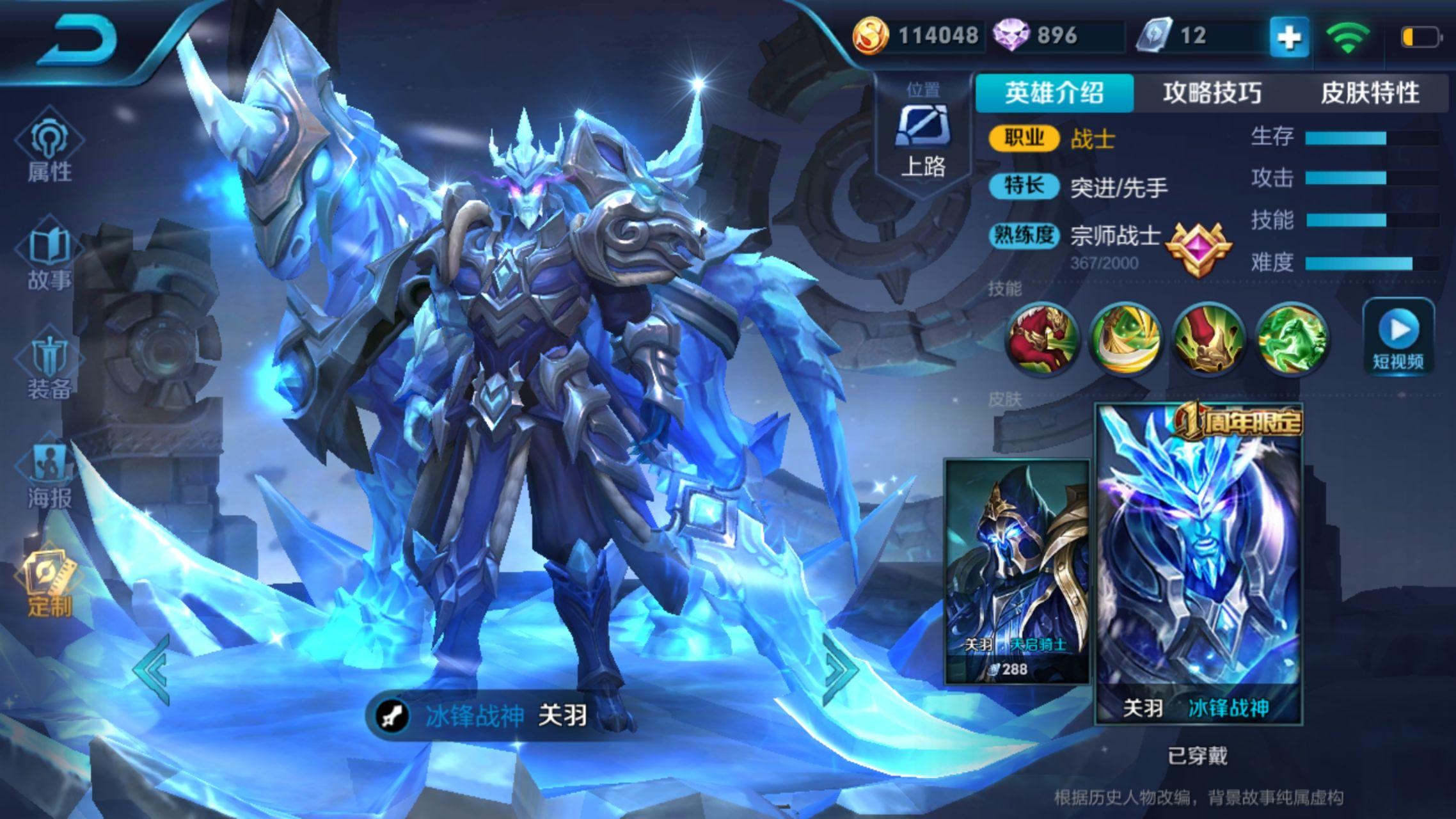Open the 定制 customization section
The image size is (1456, 819).
[49, 585]
